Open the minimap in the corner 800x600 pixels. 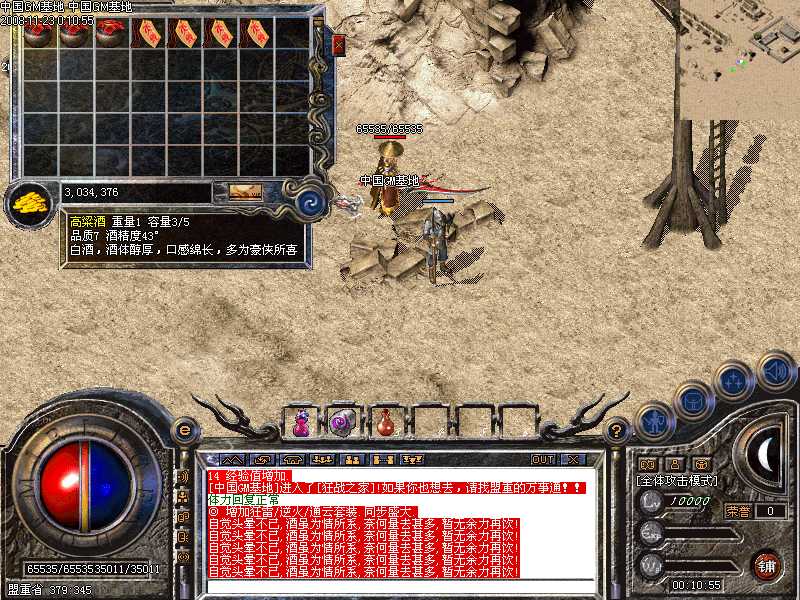[x=738, y=59]
